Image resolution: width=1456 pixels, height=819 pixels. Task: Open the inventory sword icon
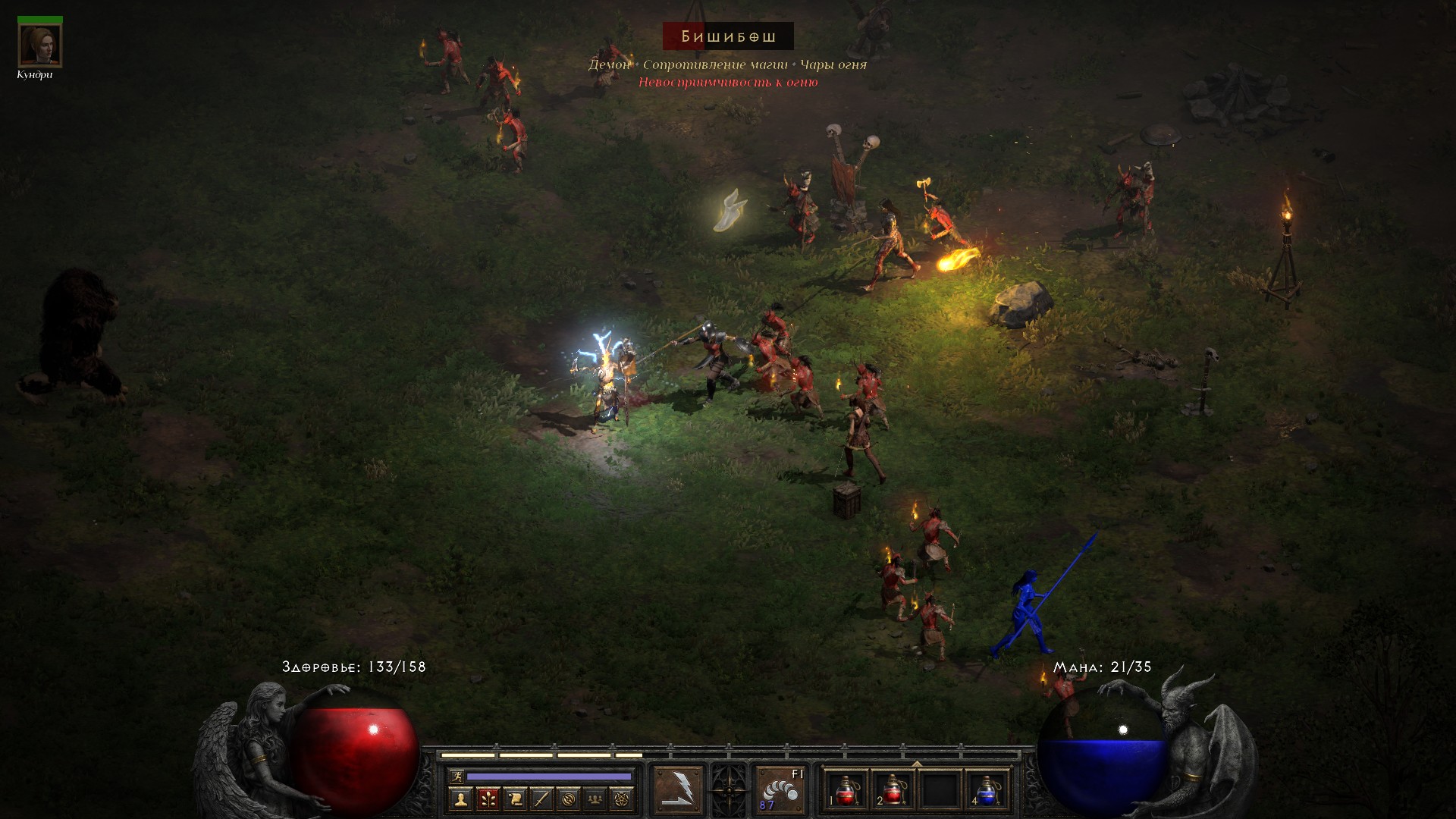(x=541, y=799)
